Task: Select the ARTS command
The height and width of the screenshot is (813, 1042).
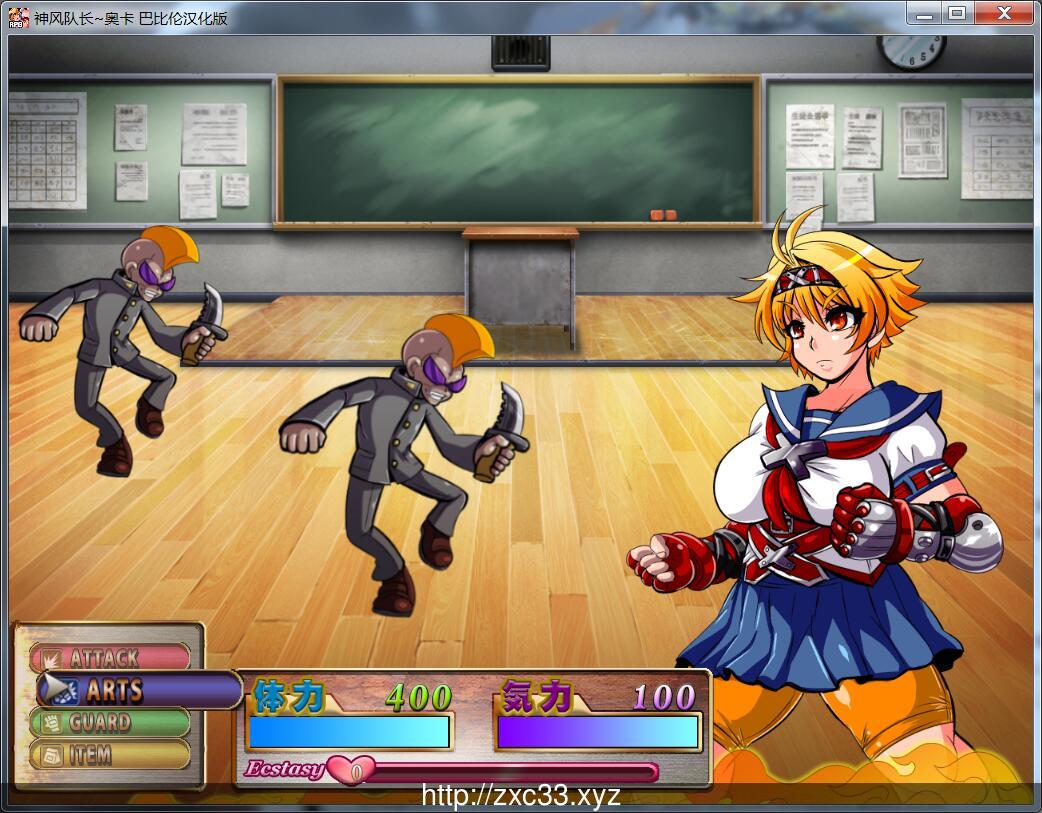Action: [x=130, y=690]
